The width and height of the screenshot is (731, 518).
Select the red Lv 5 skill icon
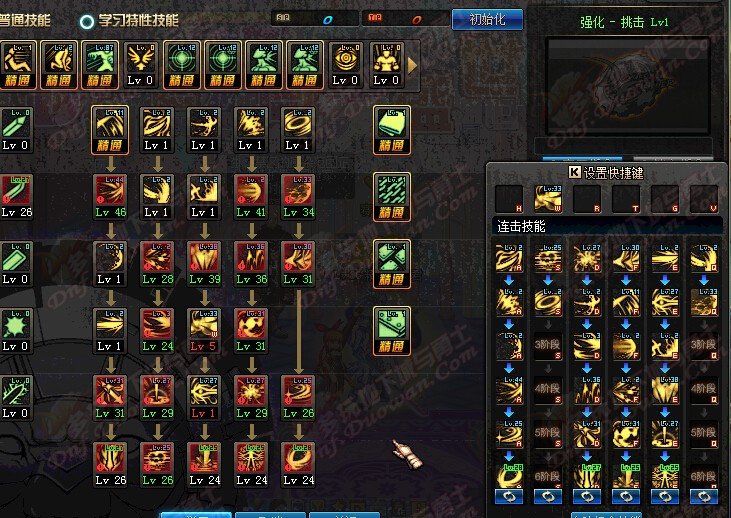tap(204, 325)
